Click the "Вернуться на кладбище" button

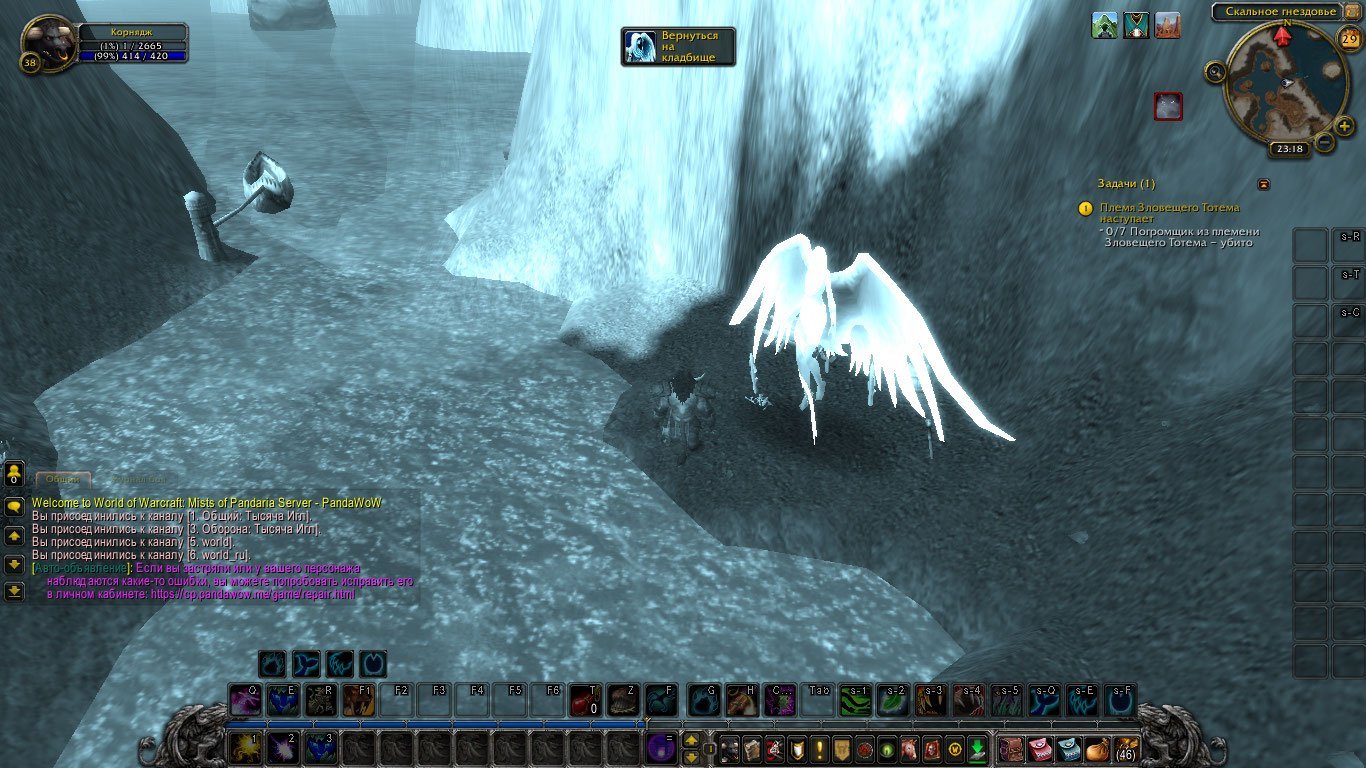[x=678, y=46]
